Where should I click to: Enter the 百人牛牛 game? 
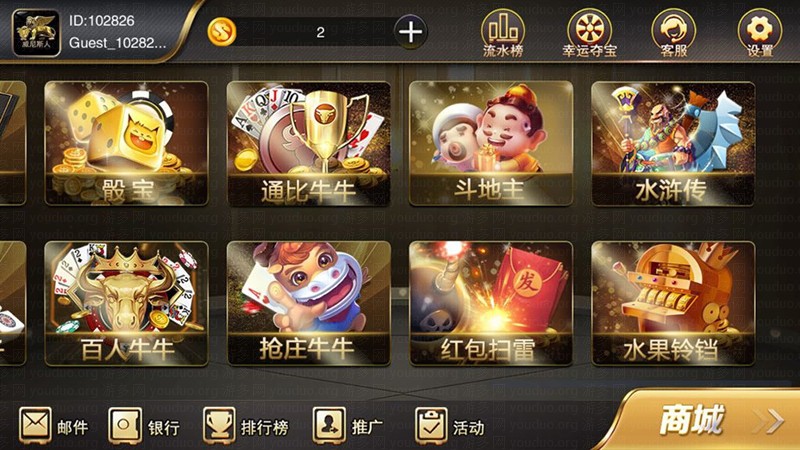tap(126, 303)
